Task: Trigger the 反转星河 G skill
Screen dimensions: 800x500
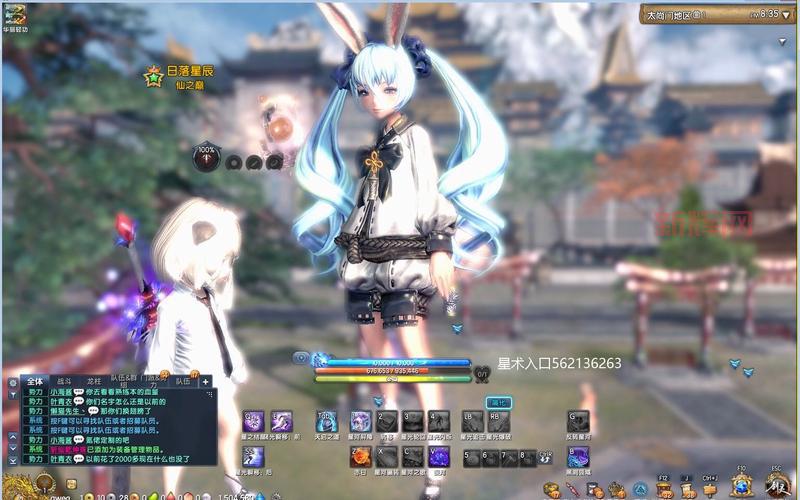Action: pyautogui.click(x=578, y=422)
